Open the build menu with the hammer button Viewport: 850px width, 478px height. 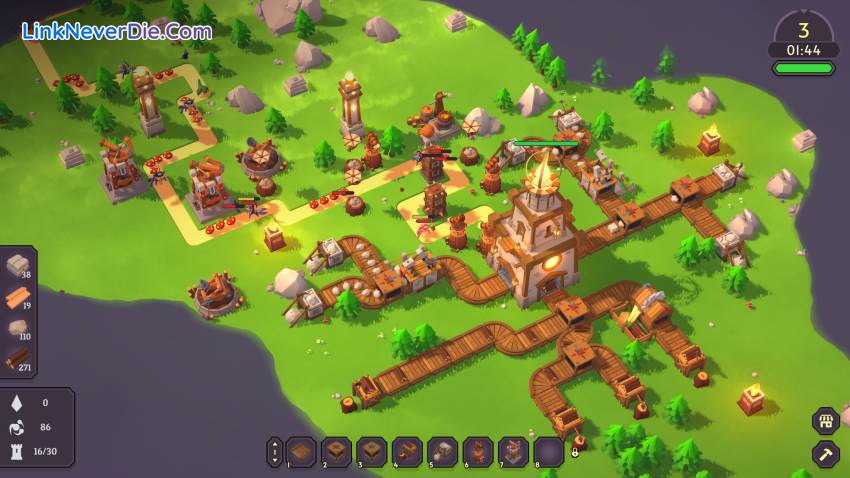pos(825,454)
